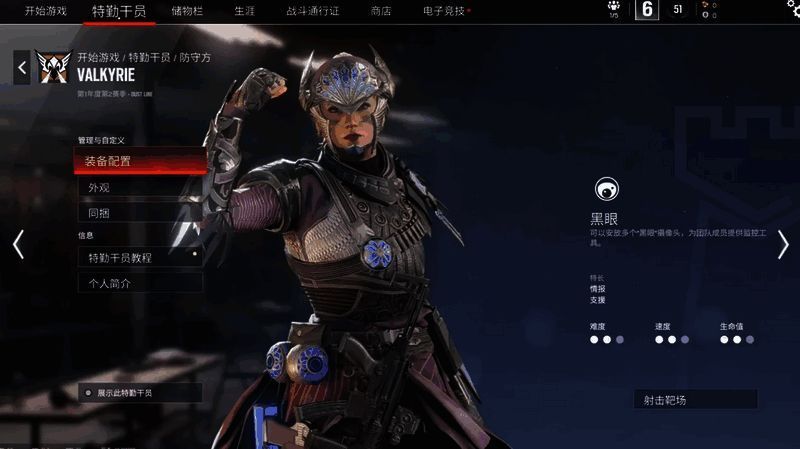Open the 战斗通行证 (Battle Pass) tab
800x449 pixels.
[313, 11]
